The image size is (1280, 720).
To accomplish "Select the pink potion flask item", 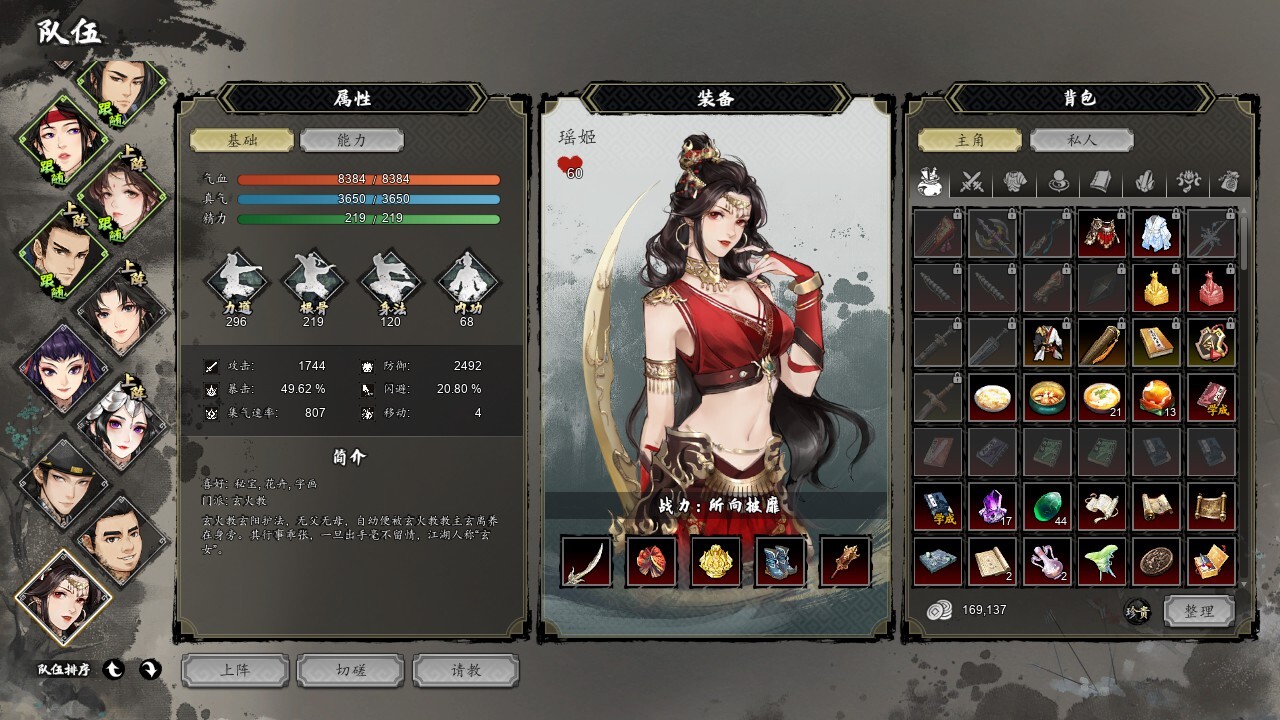I will (x=1047, y=561).
